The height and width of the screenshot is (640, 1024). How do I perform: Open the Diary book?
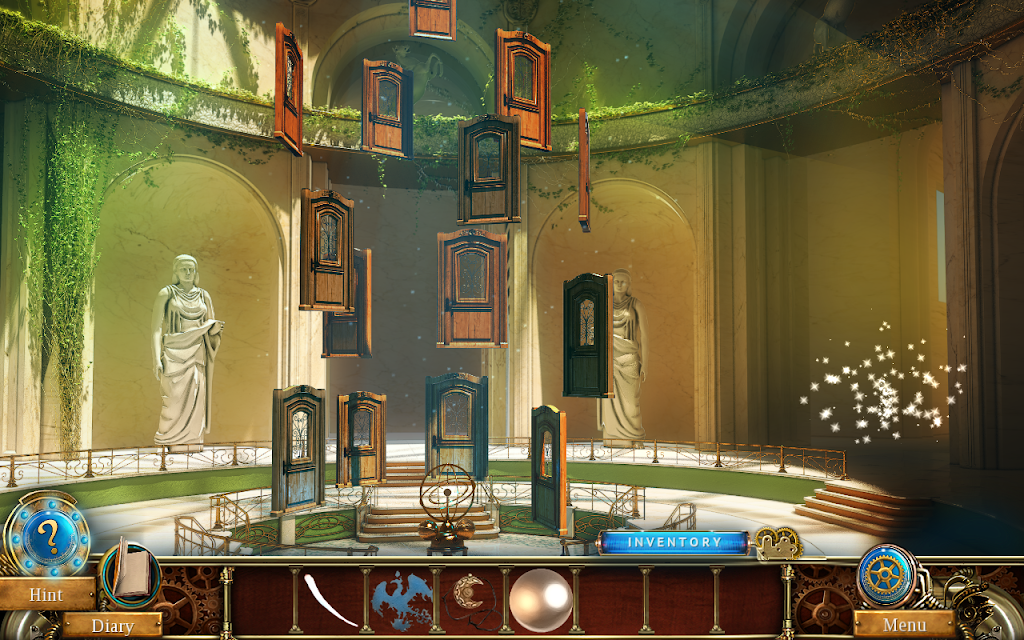(x=129, y=572)
